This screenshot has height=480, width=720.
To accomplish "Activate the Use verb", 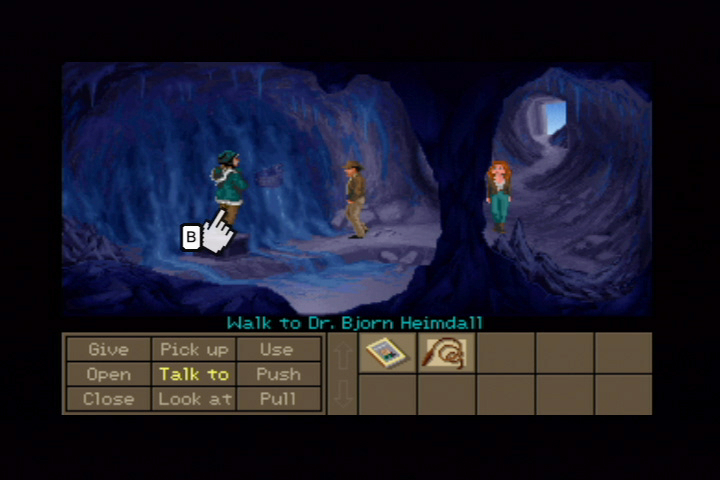I will click(x=277, y=350).
